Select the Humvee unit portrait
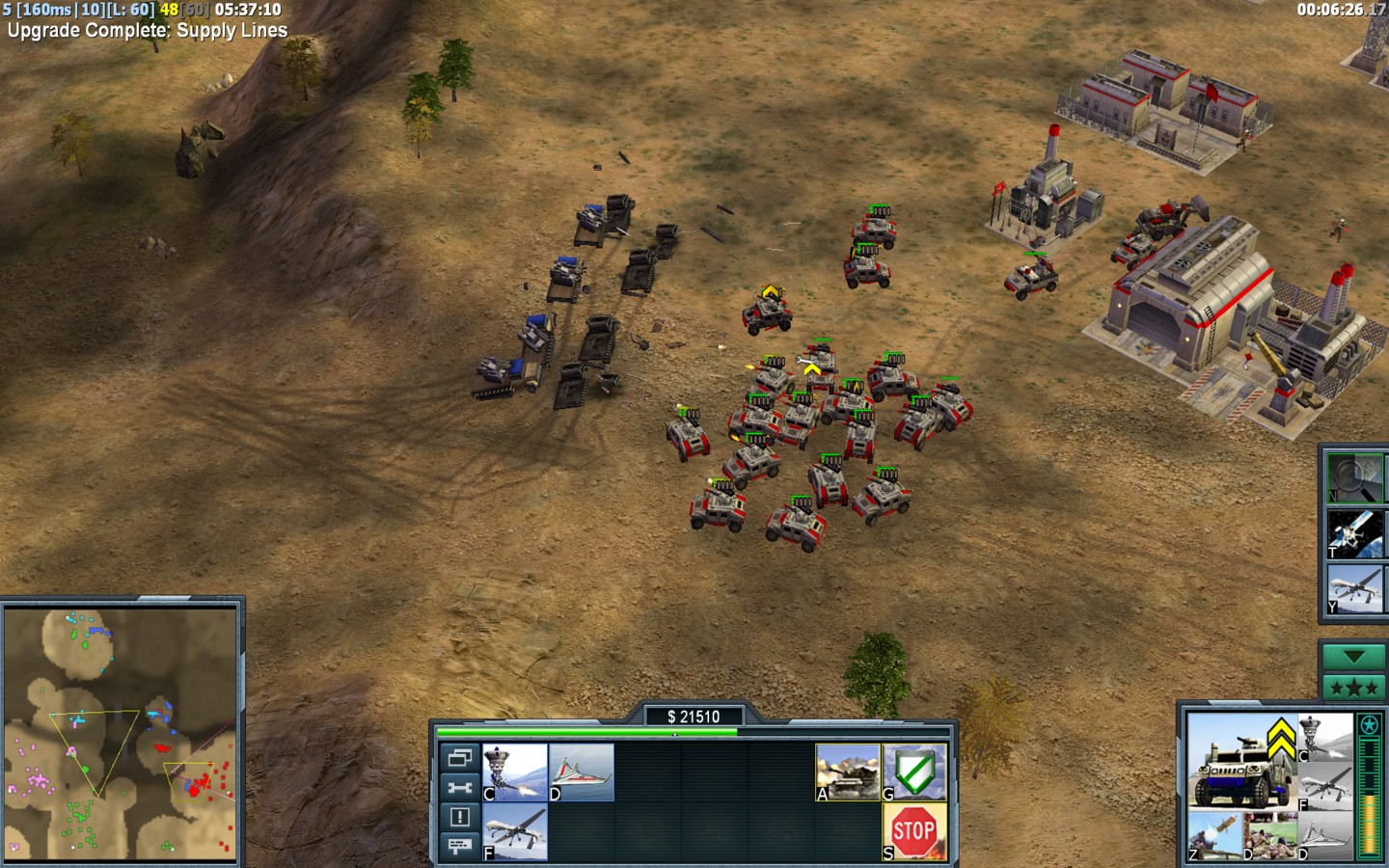The image size is (1389, 868). pos(1241,762)
